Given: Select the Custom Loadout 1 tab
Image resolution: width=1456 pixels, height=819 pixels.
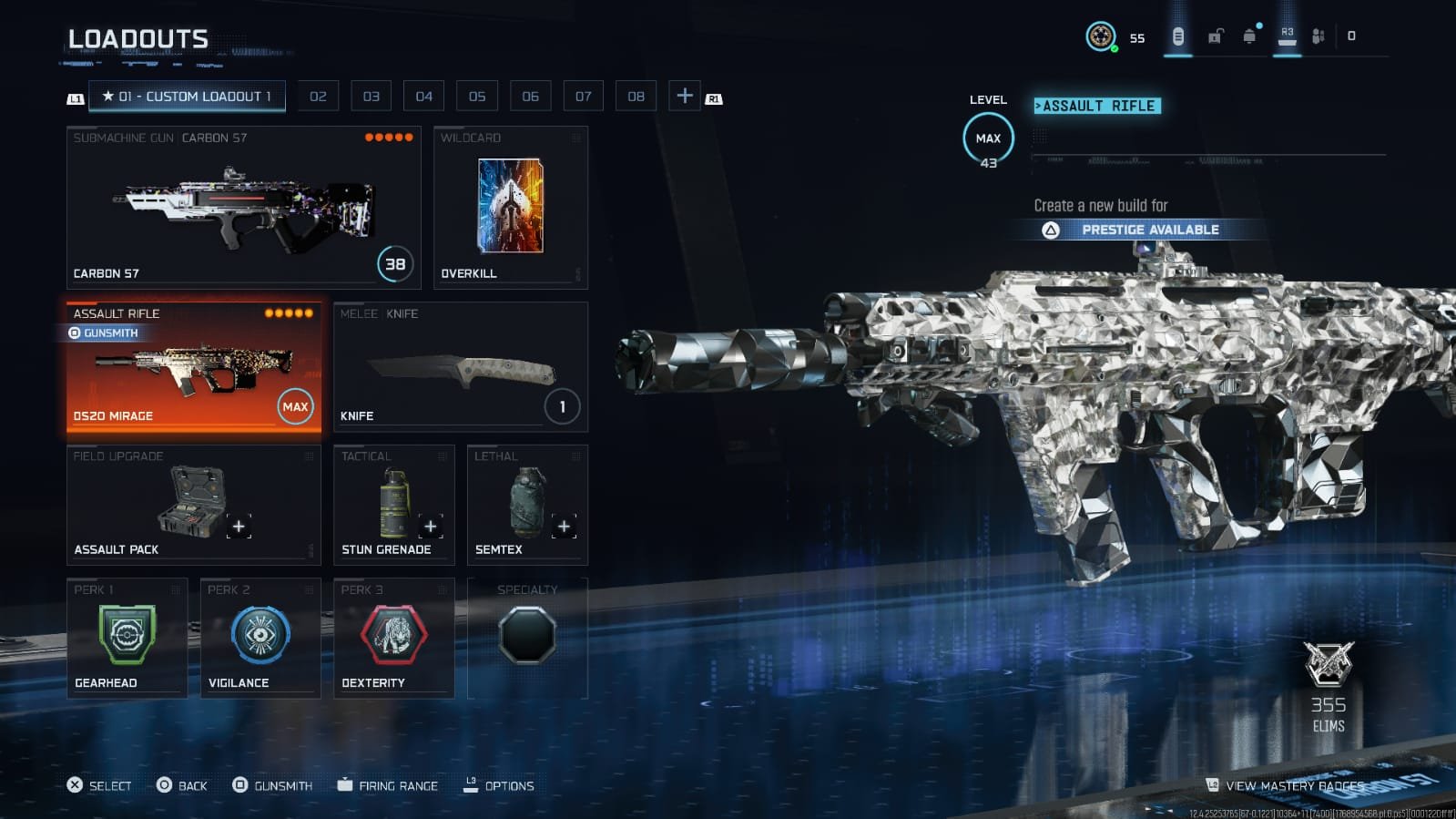Looking at the screenshot, I should pos(187,97).
